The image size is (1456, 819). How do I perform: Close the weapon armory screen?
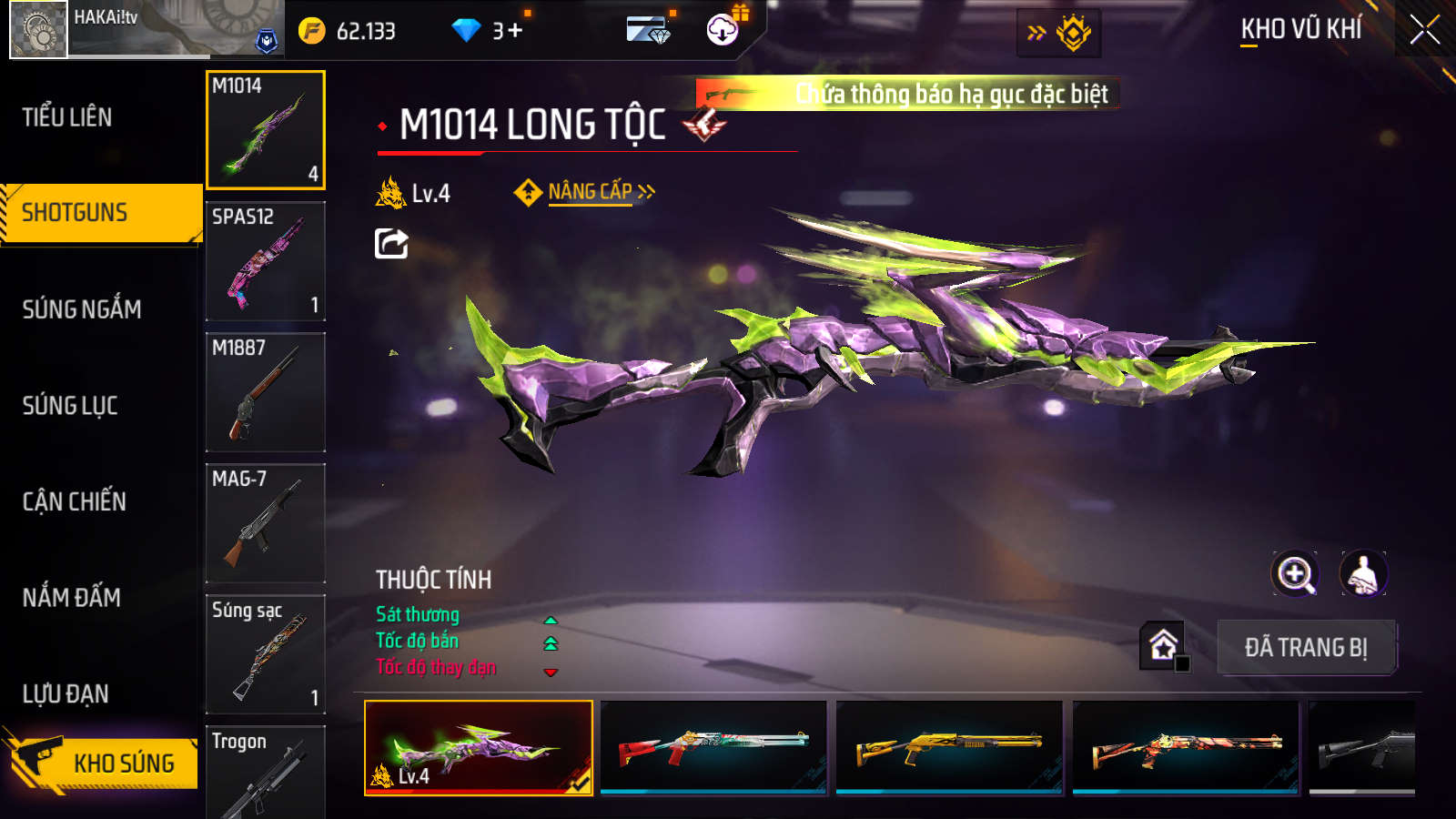pyautogui.click(x=1424, y=30)
